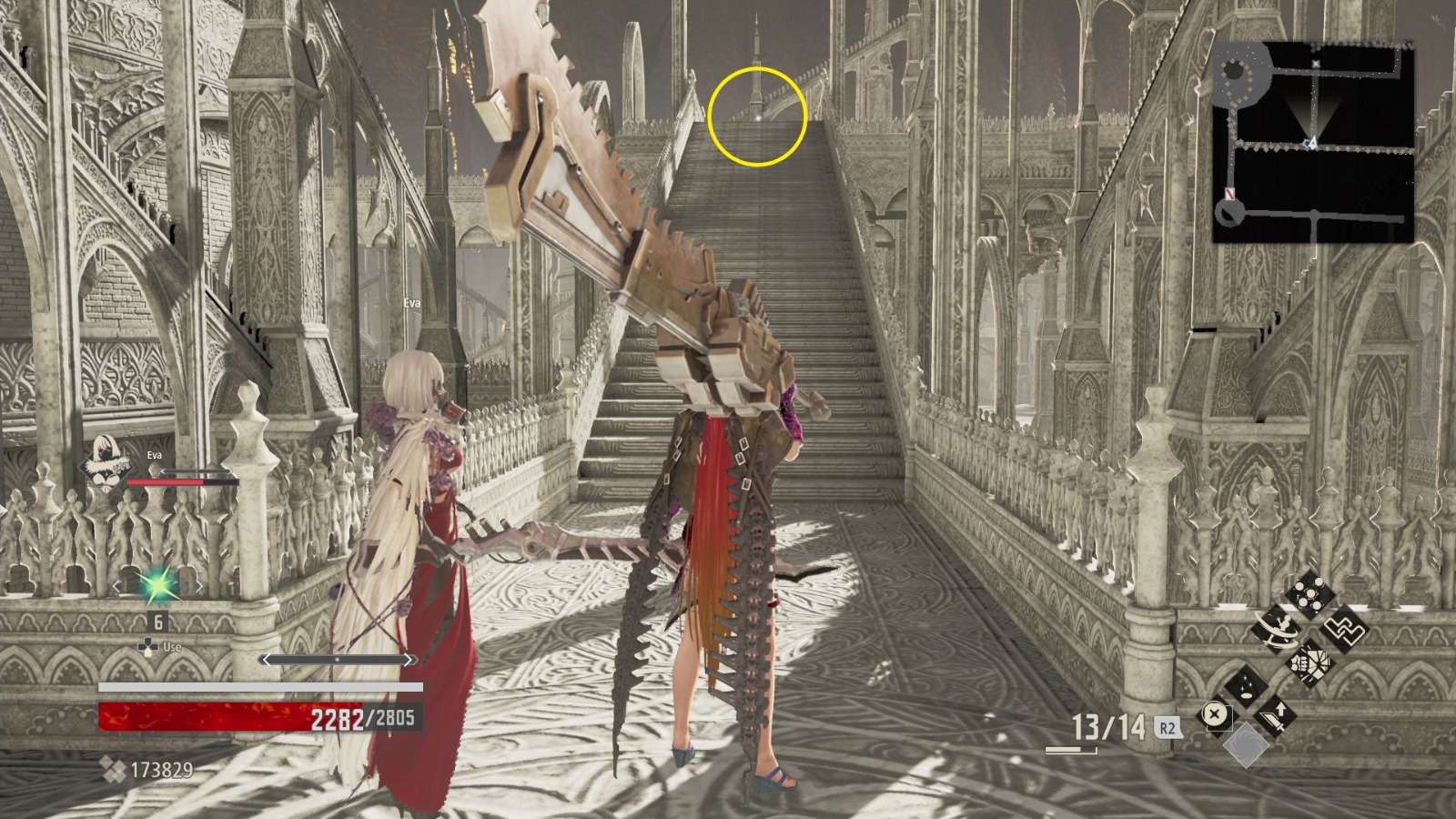Screen dimensions: 1456x819
Task: Click the healing sparkle gift icon
Action: coord(1246,687)
